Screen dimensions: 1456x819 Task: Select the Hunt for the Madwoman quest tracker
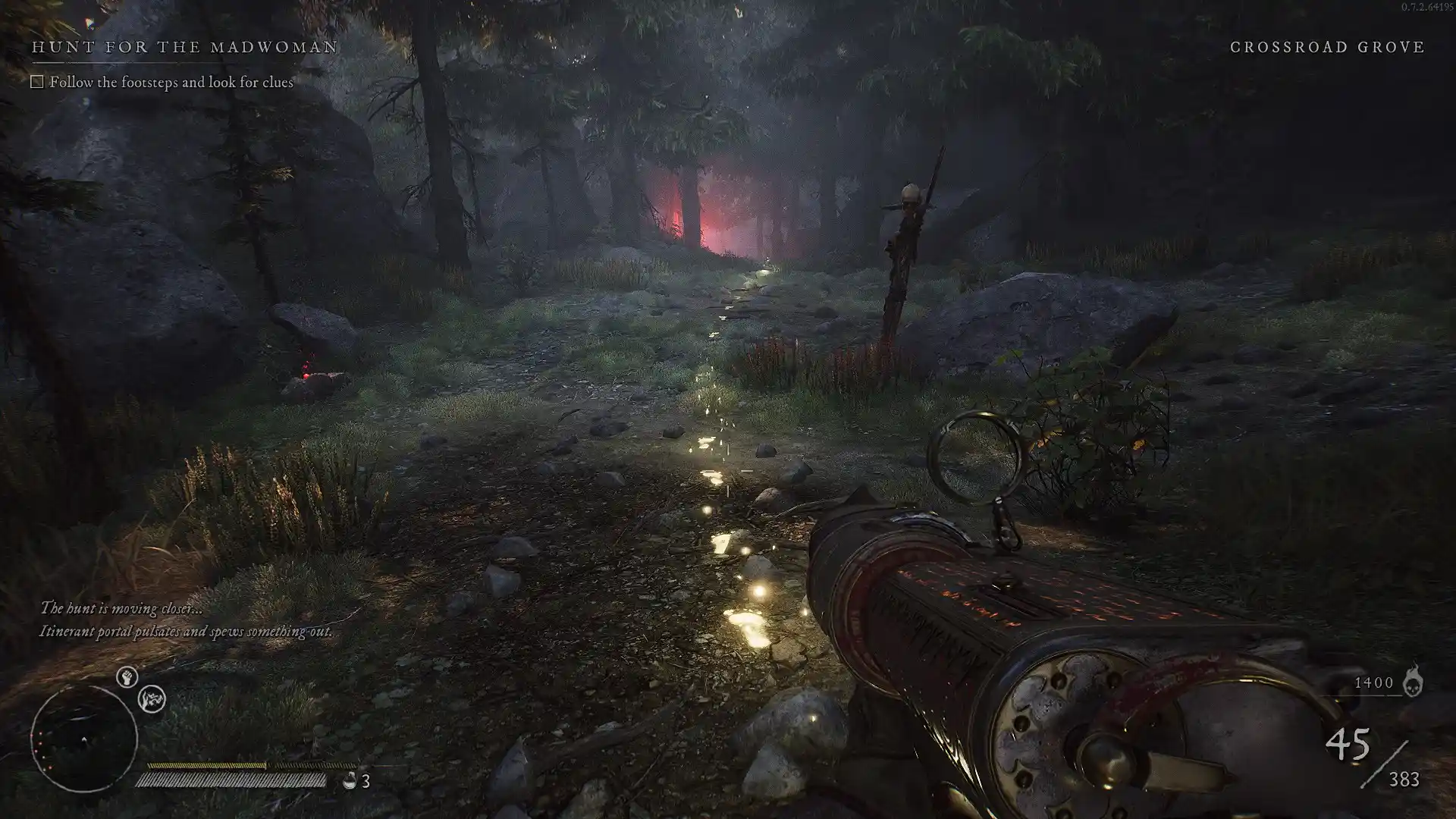point(184,47)
